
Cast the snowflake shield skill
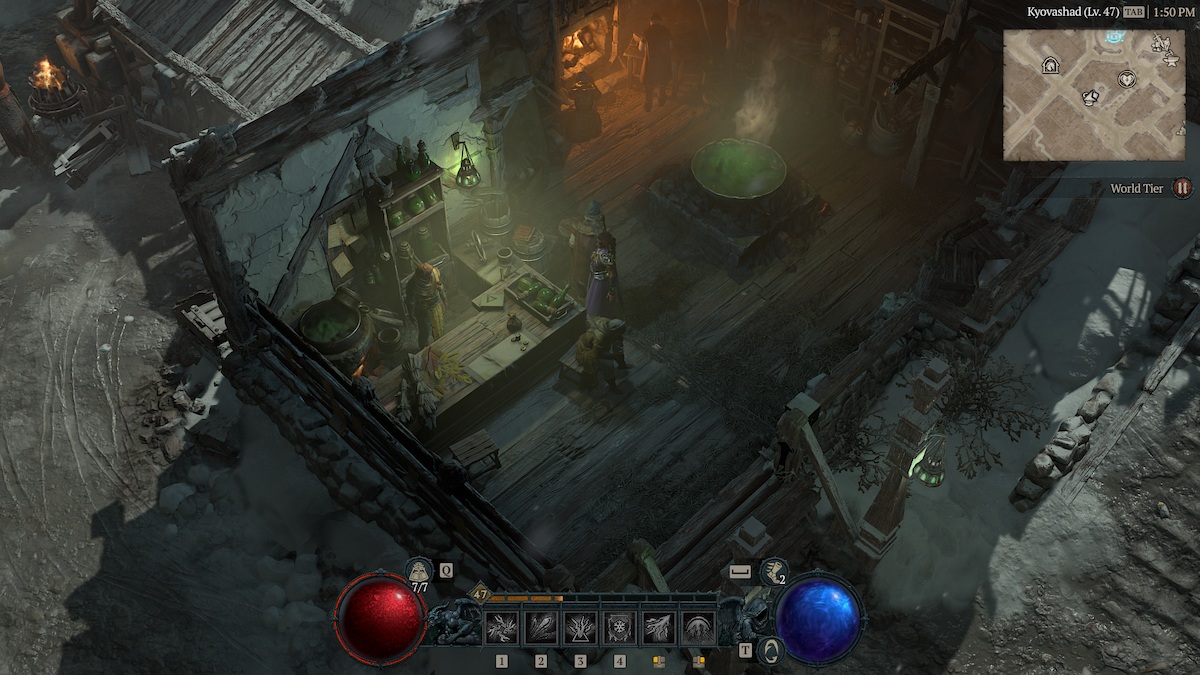tap(620, 628)
